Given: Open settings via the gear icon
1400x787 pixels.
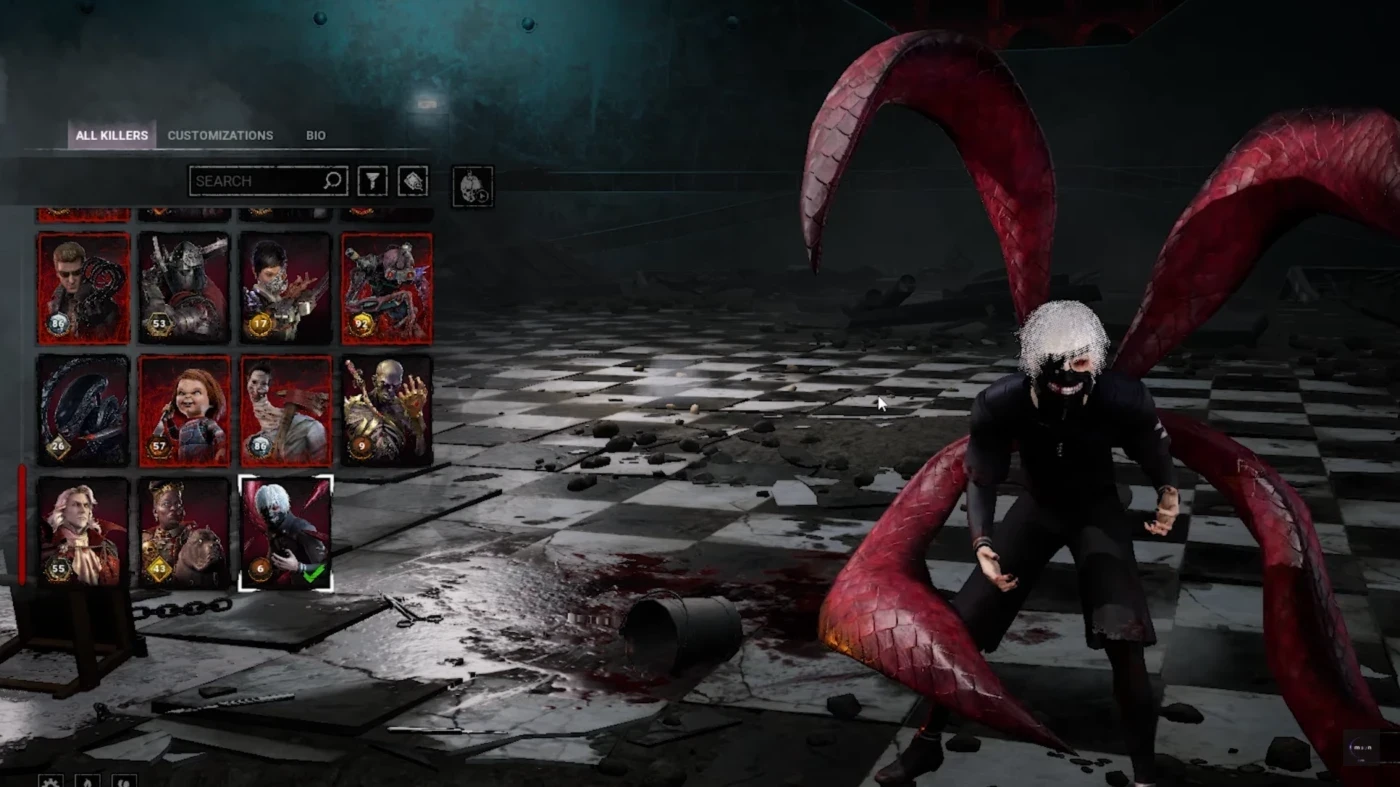Looking at the screenshot, I should (x=50, y=781).
